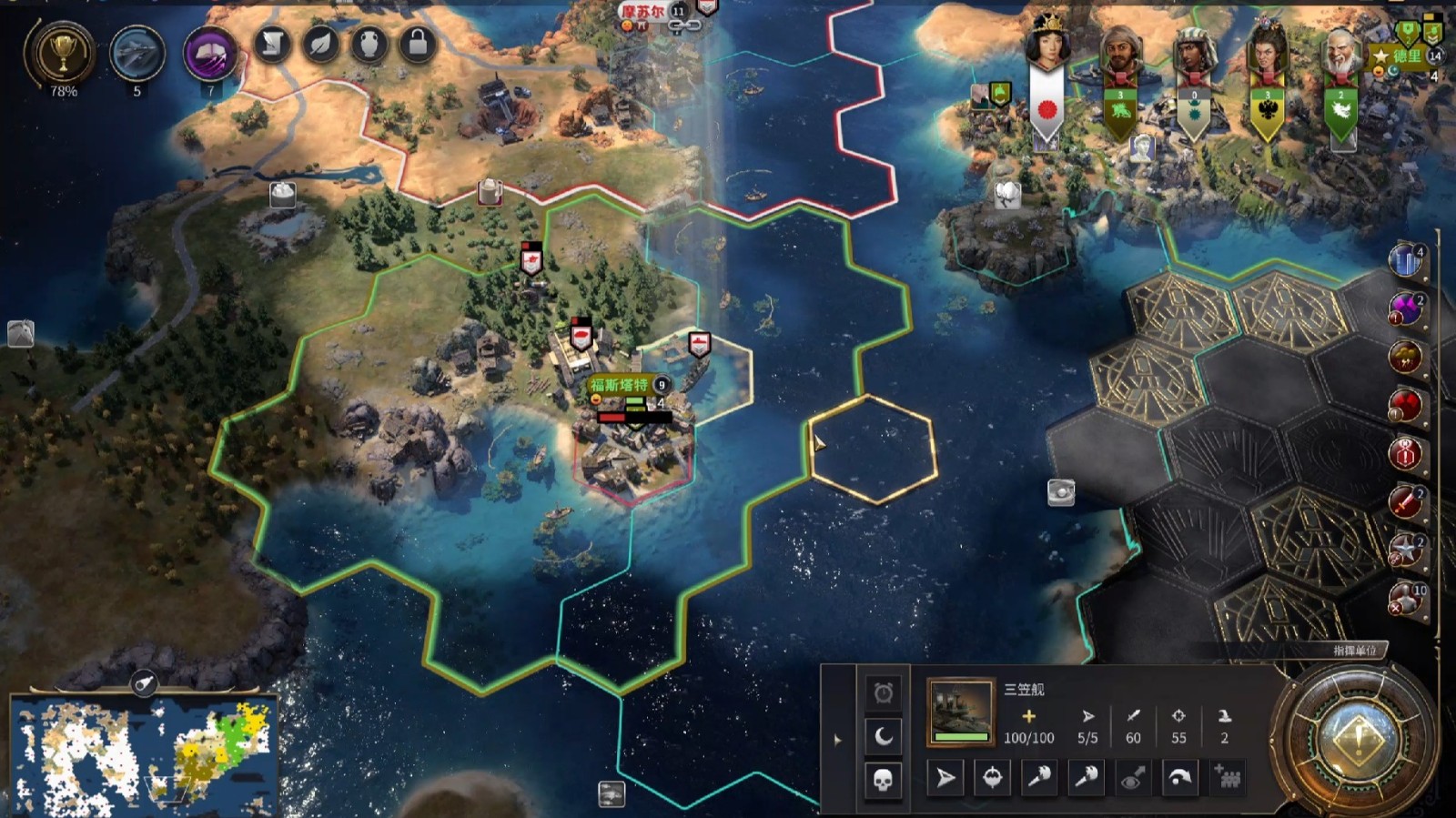1456x818 pixels.
Task: Open the amphora vase panel
Action: pyautogui.click(x=369, y=44)
